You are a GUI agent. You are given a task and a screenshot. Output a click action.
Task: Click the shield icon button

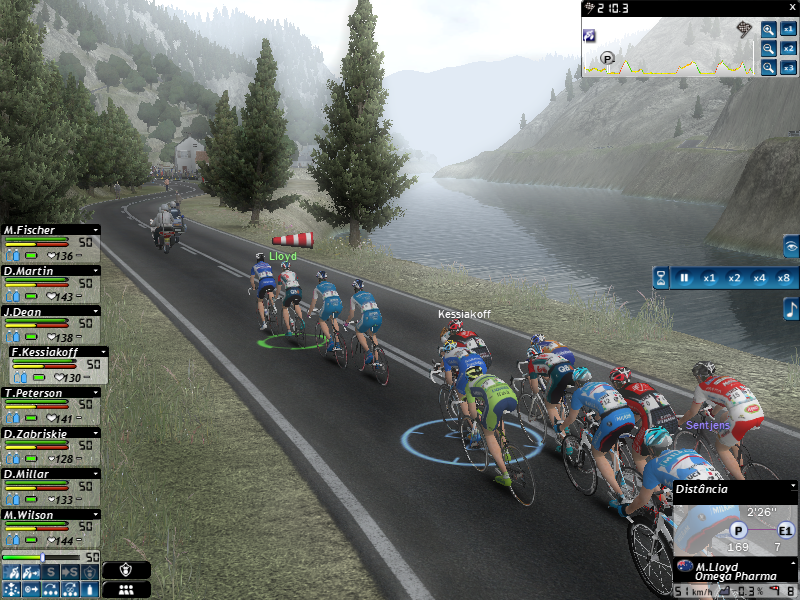click(x=126, y=570)
